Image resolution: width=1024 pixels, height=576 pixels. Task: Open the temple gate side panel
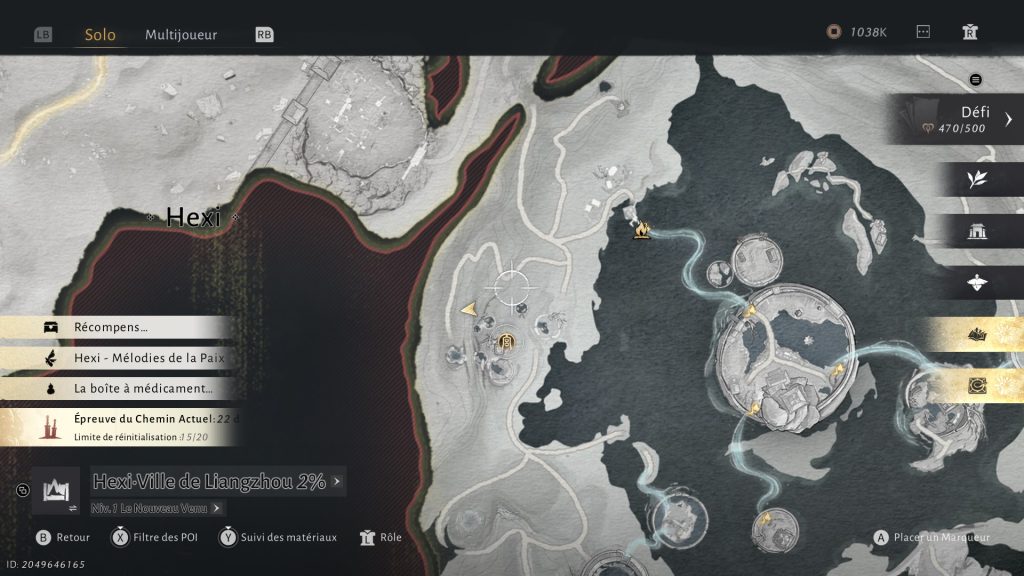pos(977,232)
